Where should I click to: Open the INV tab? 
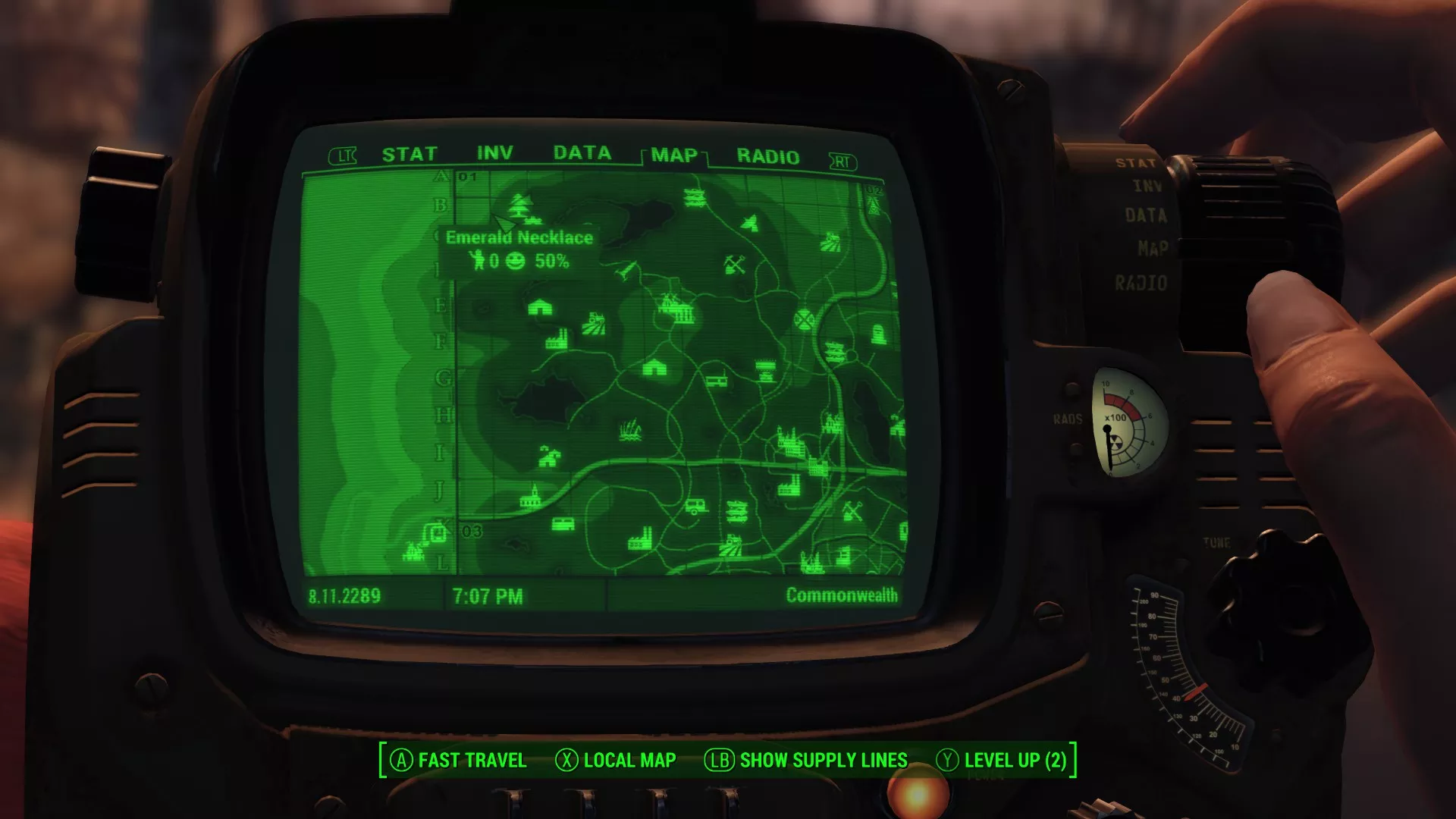click(494, 153)
